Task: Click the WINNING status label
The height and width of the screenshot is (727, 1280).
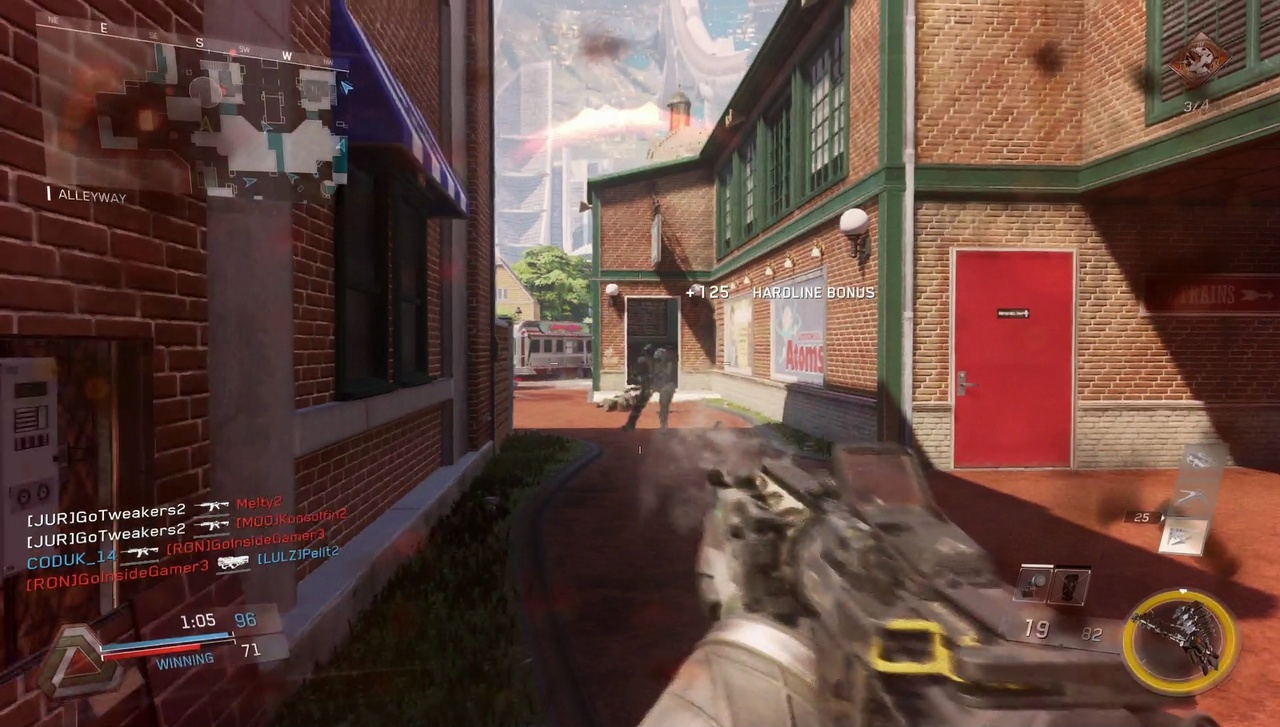Action: coord(184,658)
